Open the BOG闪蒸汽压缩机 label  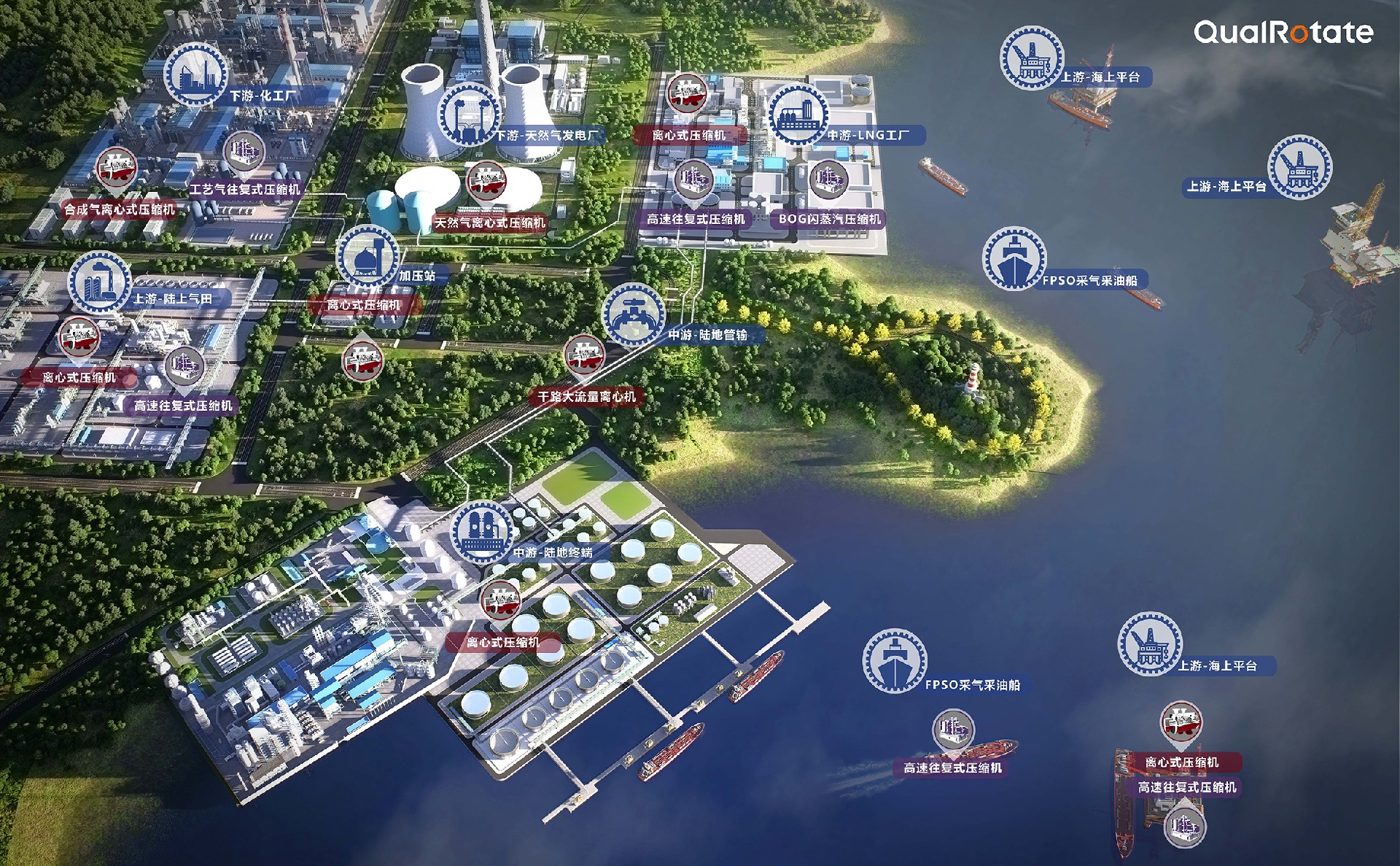[x=829, y=219]
